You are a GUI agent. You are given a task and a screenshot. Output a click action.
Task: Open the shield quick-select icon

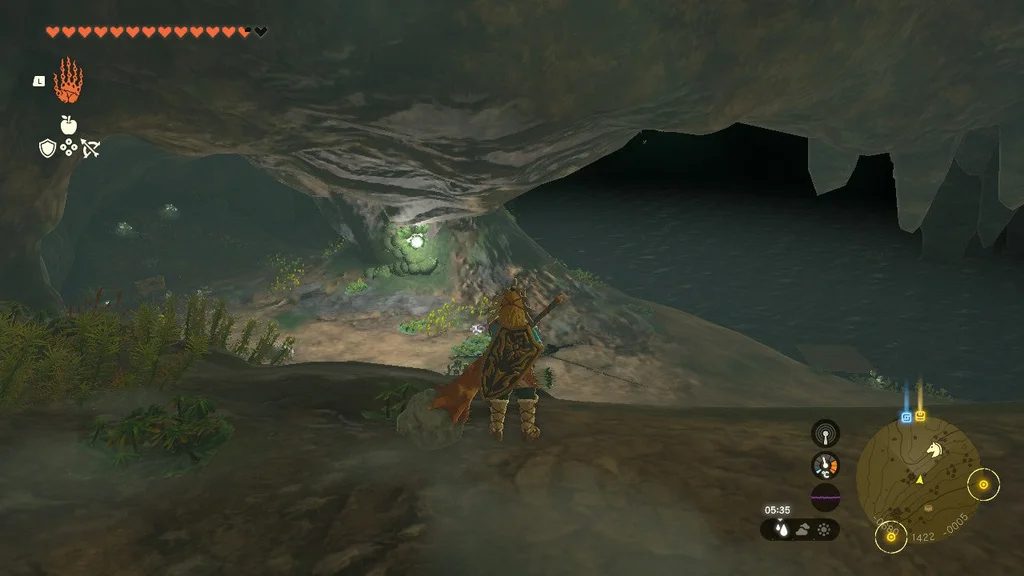47,148
